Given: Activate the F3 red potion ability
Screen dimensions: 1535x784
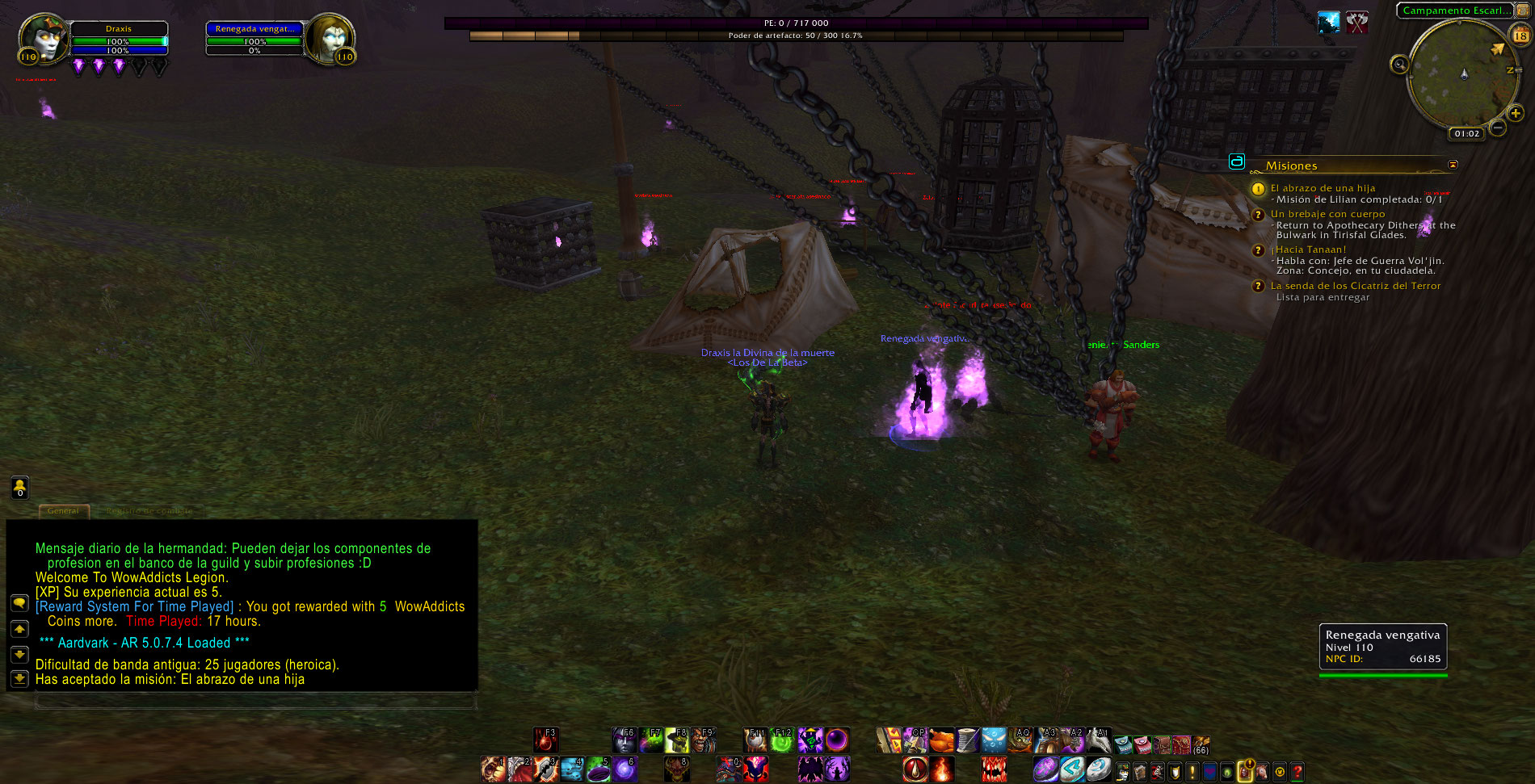Looking at the screenshot, I should 545,740.
